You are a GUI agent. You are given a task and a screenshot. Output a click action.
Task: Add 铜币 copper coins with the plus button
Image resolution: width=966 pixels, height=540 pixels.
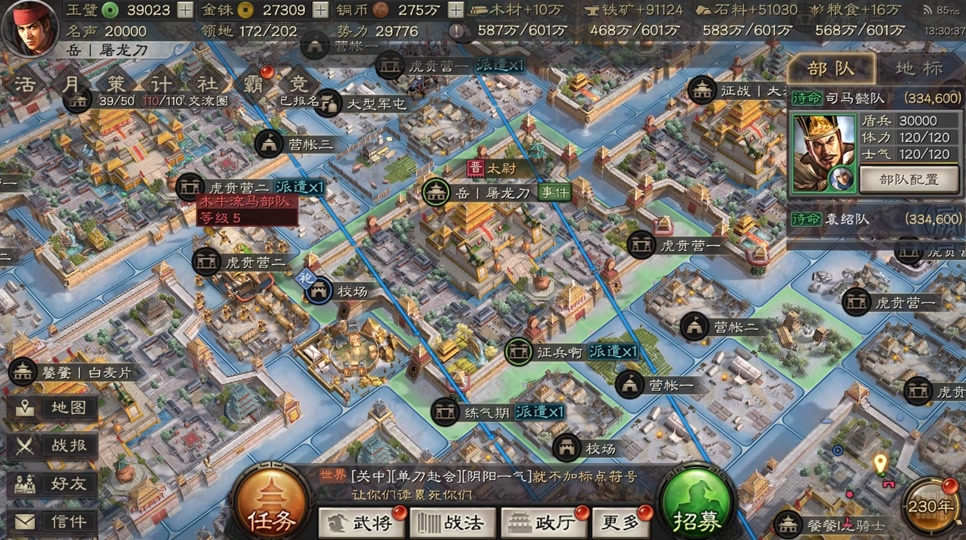tap(454, 10)
